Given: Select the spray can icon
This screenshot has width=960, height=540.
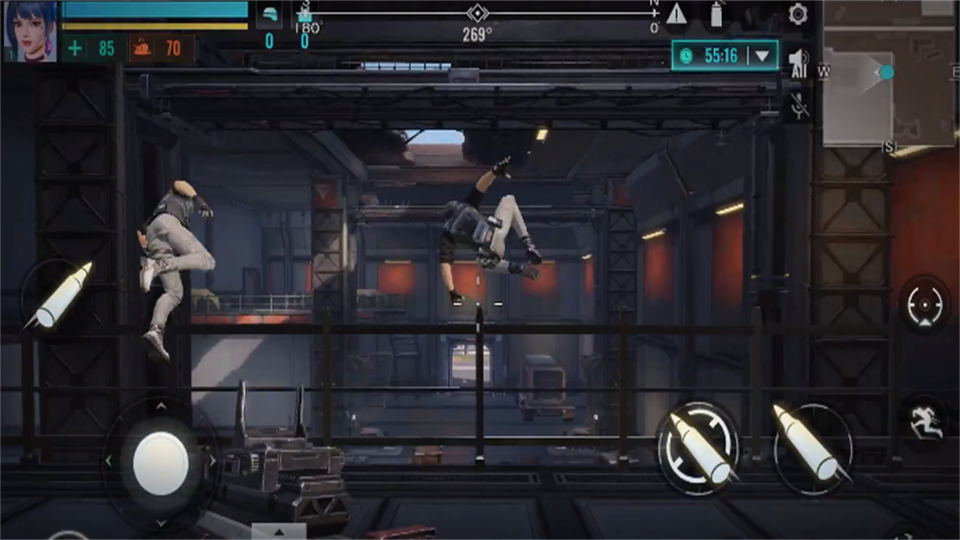Looking at the screenshot, I should point(716,14).
